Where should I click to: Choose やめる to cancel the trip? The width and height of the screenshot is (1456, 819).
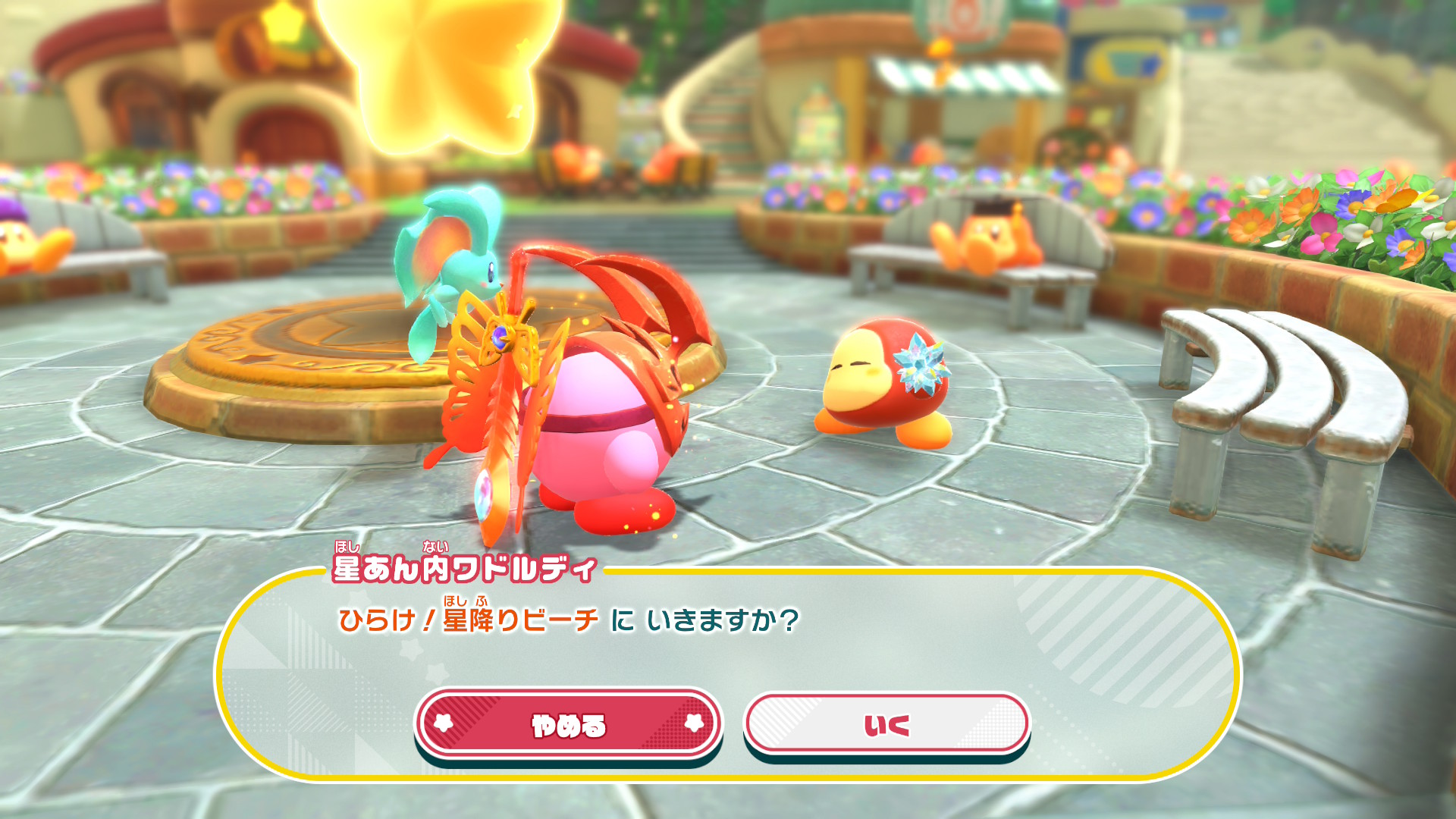[x=568, y=724]
